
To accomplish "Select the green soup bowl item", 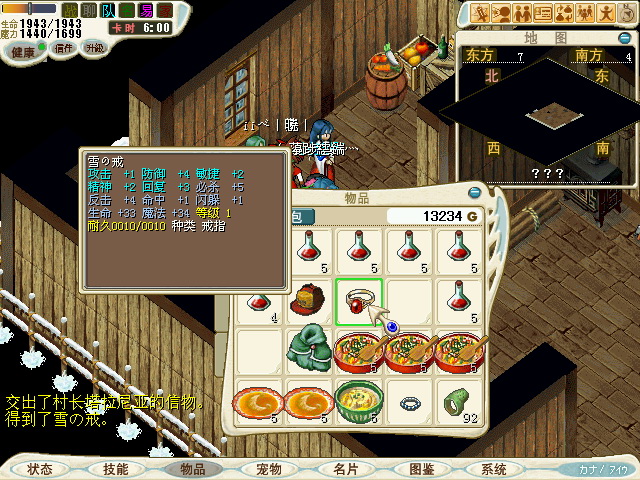I will (x=357, y=399).
